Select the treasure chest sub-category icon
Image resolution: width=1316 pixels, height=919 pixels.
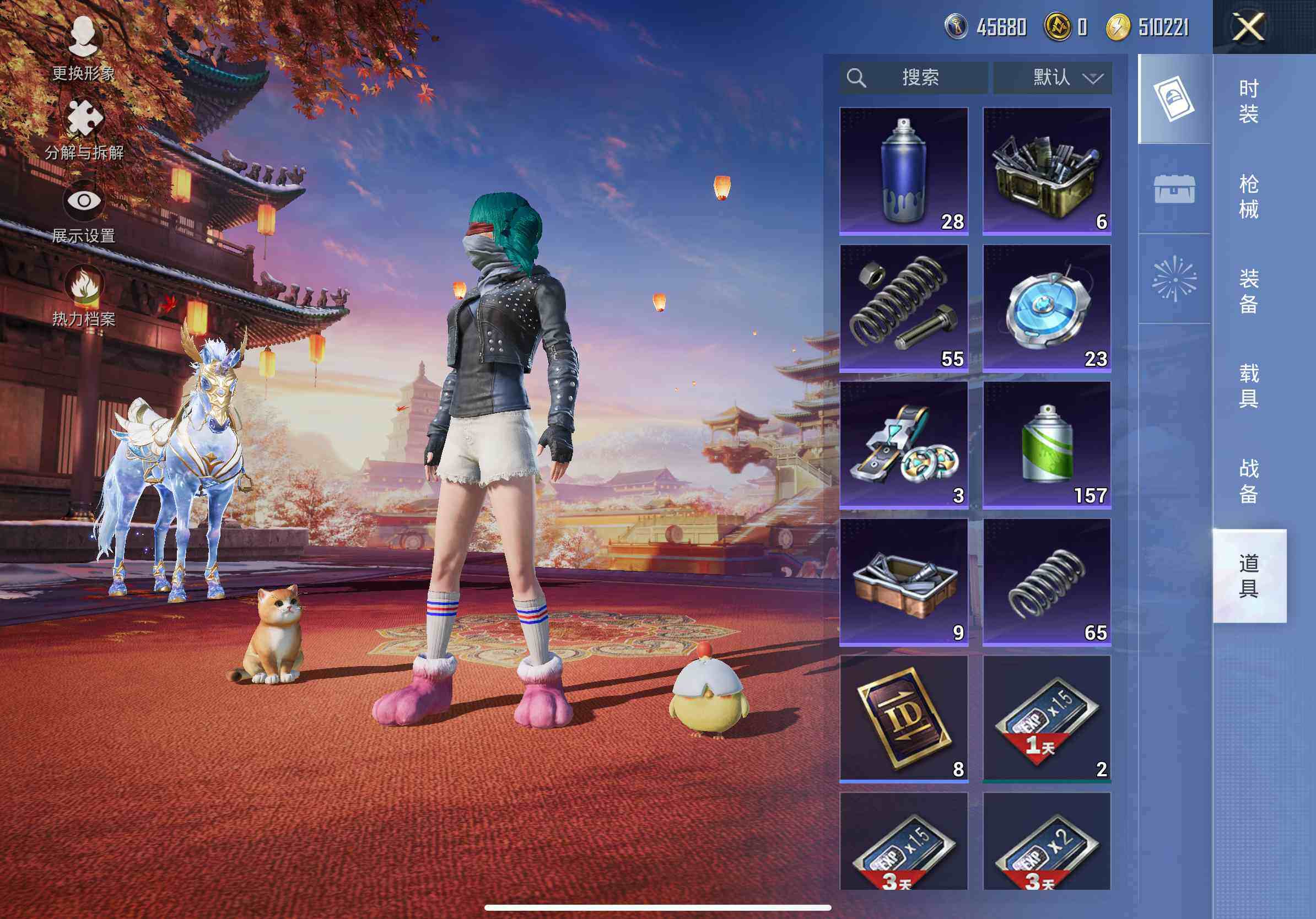click(1174, 189)
